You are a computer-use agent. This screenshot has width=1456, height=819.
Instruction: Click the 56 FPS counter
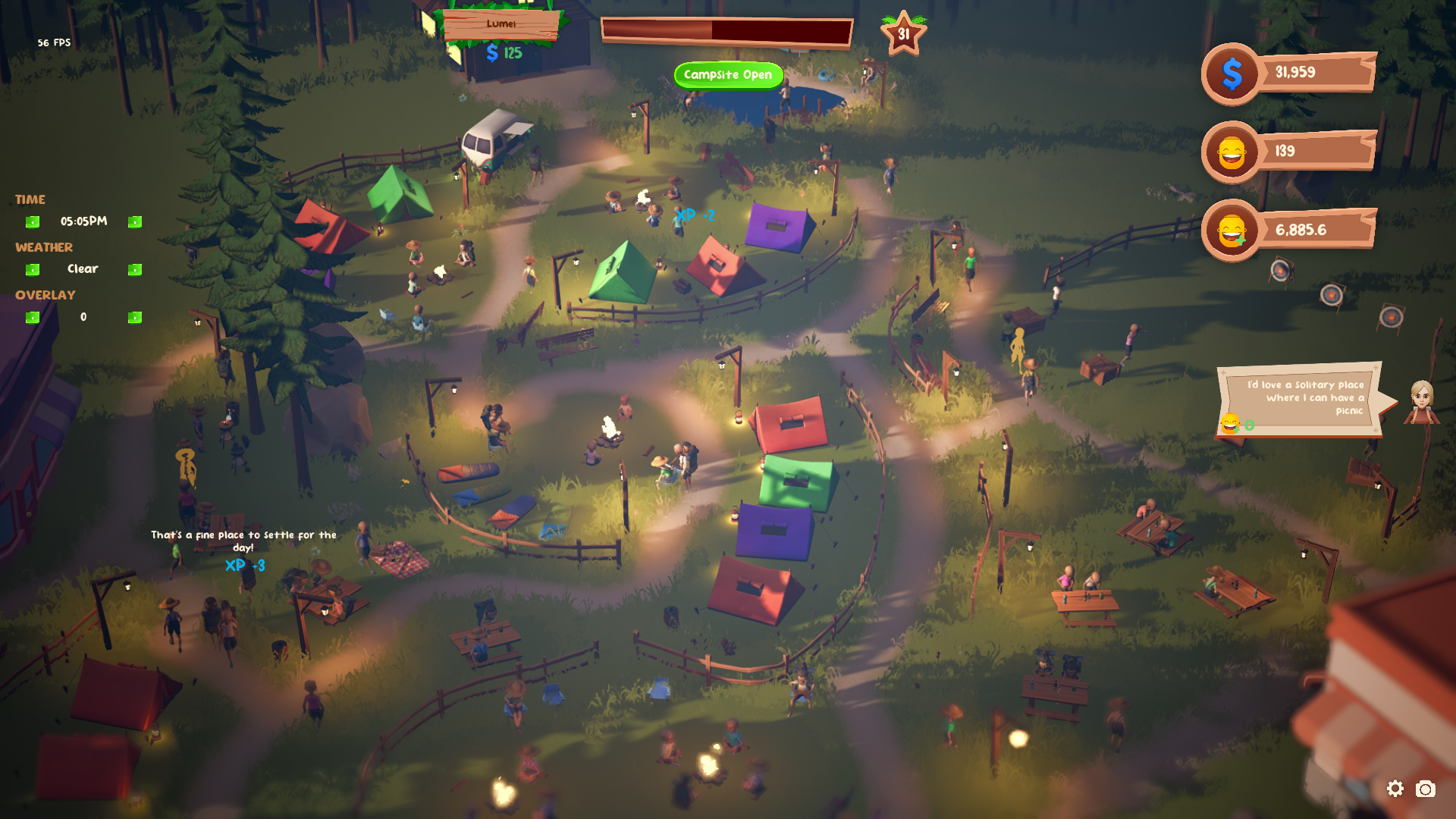[54, 42]
